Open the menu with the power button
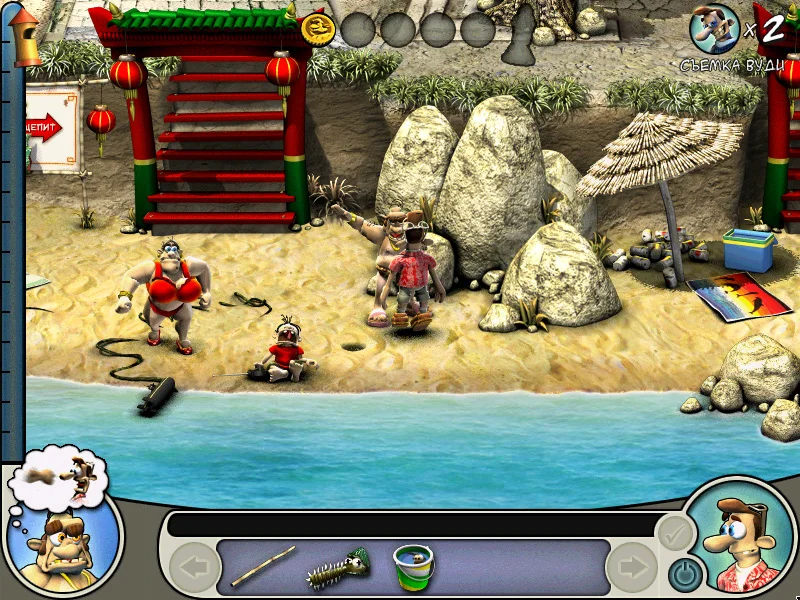 click(x=683, y=574)
